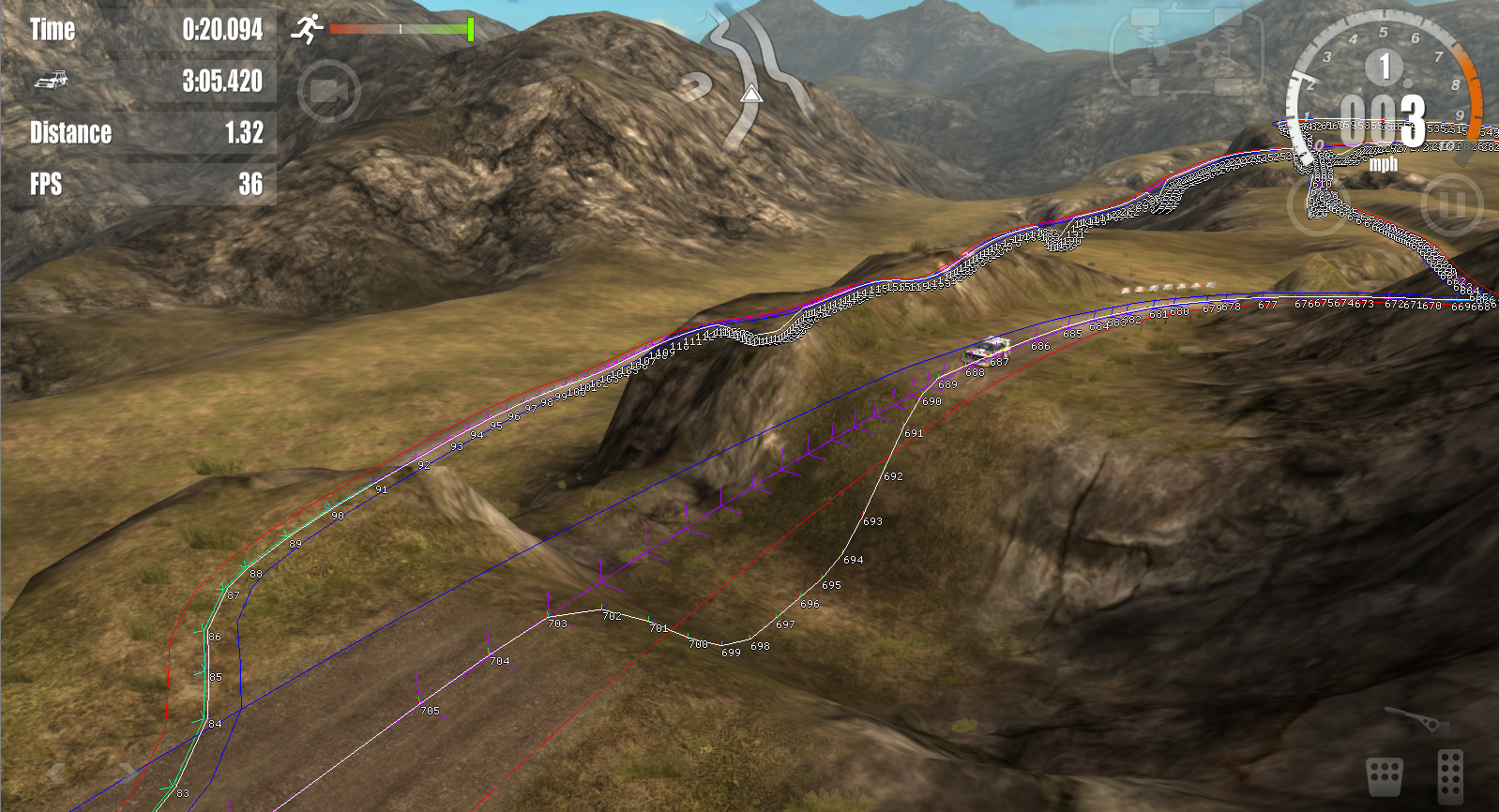Pull the handbrake lever icon
Image resolution: width=1499 pixels, height=812 pixels.
pos(1417,721)
